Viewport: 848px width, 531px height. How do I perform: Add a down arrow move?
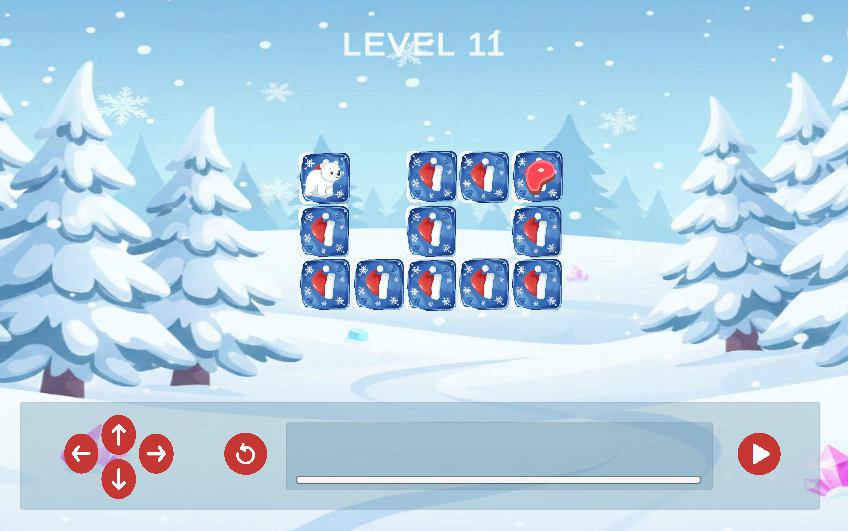(x=118, y=478)
